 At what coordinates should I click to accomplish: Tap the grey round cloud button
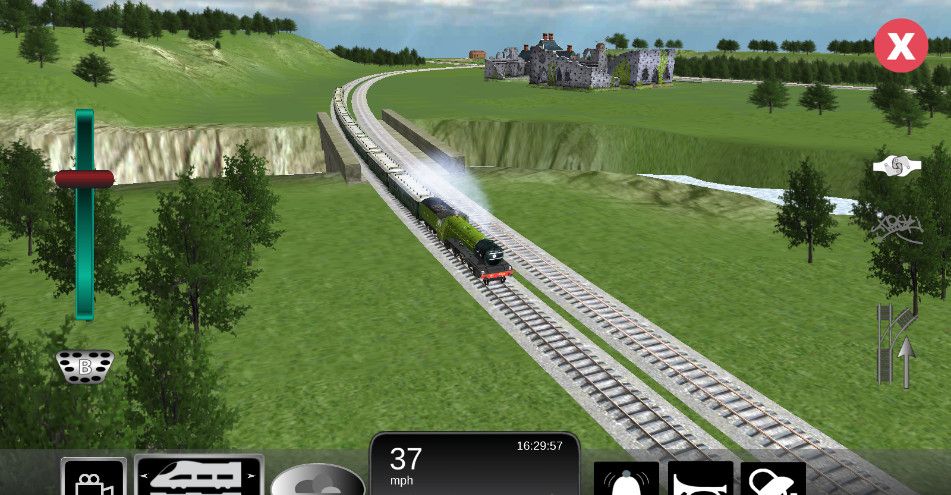(317, 480)
